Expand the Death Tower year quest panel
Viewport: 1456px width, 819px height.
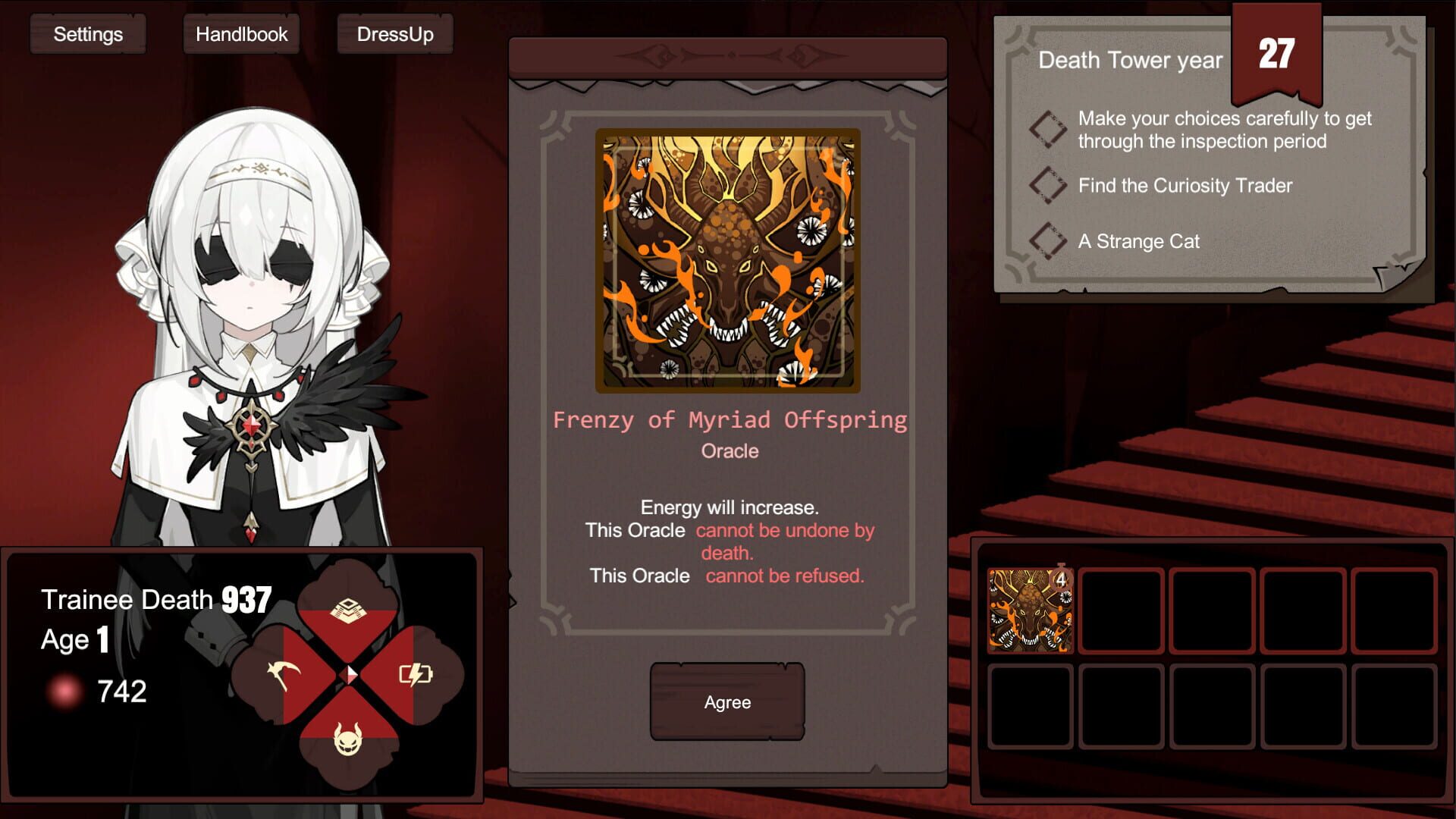pyautogui.click(x=1130, y=61)
